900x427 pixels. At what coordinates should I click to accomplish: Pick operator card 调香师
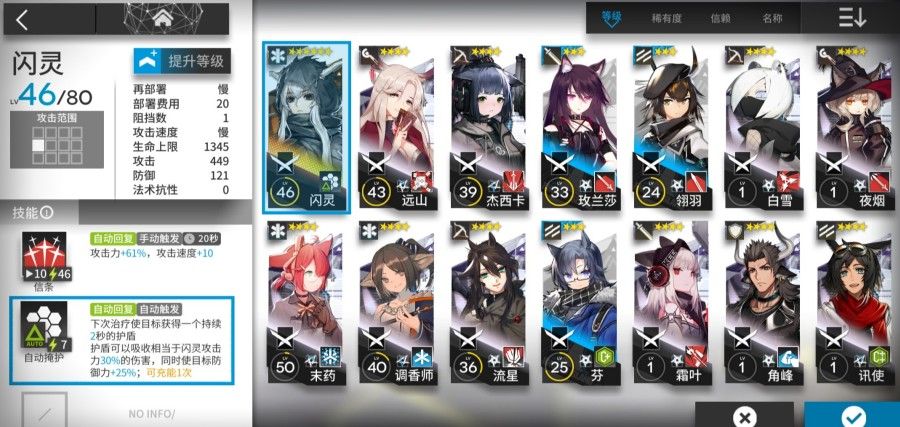point(397,305)
